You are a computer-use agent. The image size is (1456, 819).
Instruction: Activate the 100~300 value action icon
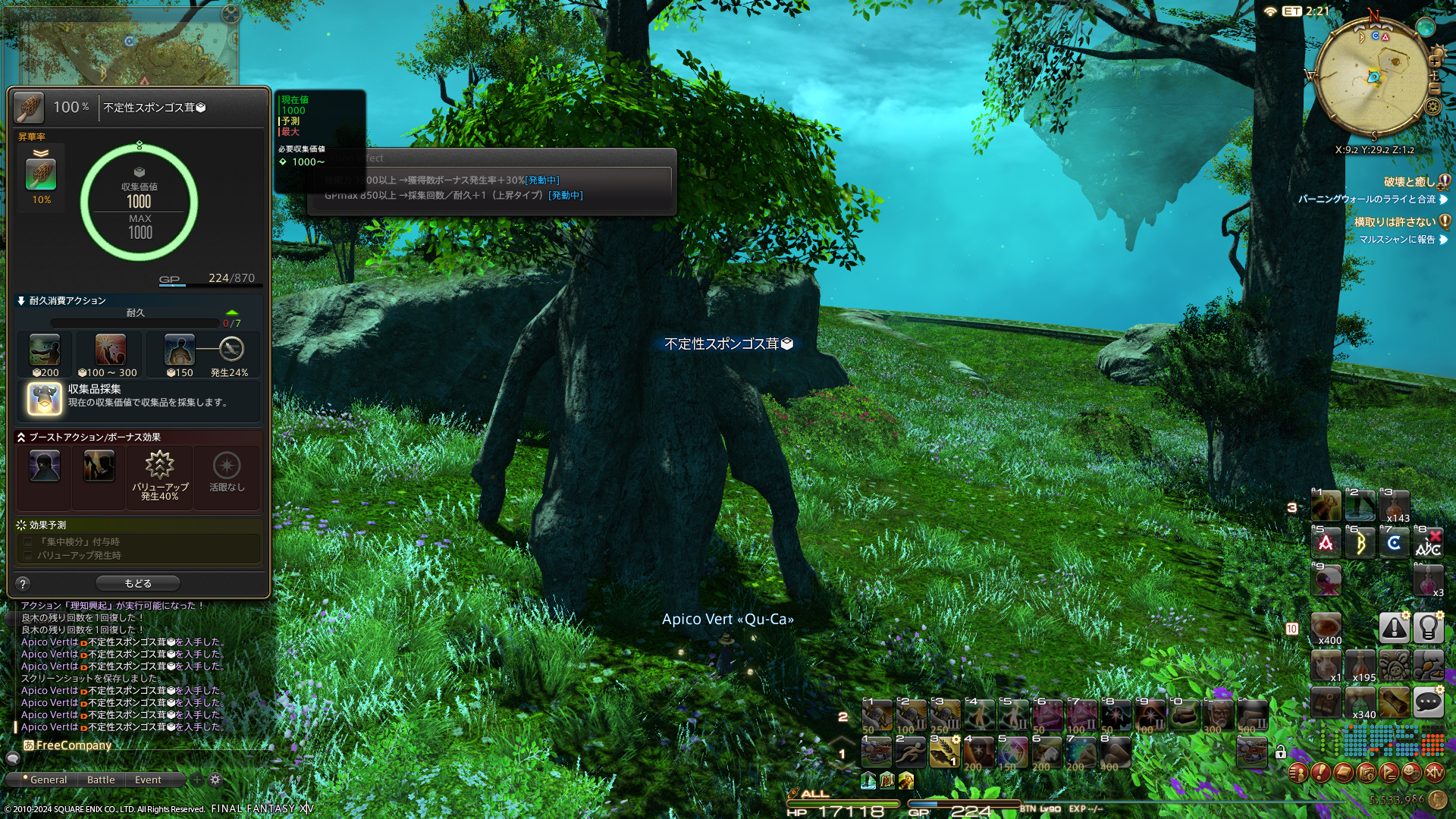pyautogui.click(x=110, y=351)
